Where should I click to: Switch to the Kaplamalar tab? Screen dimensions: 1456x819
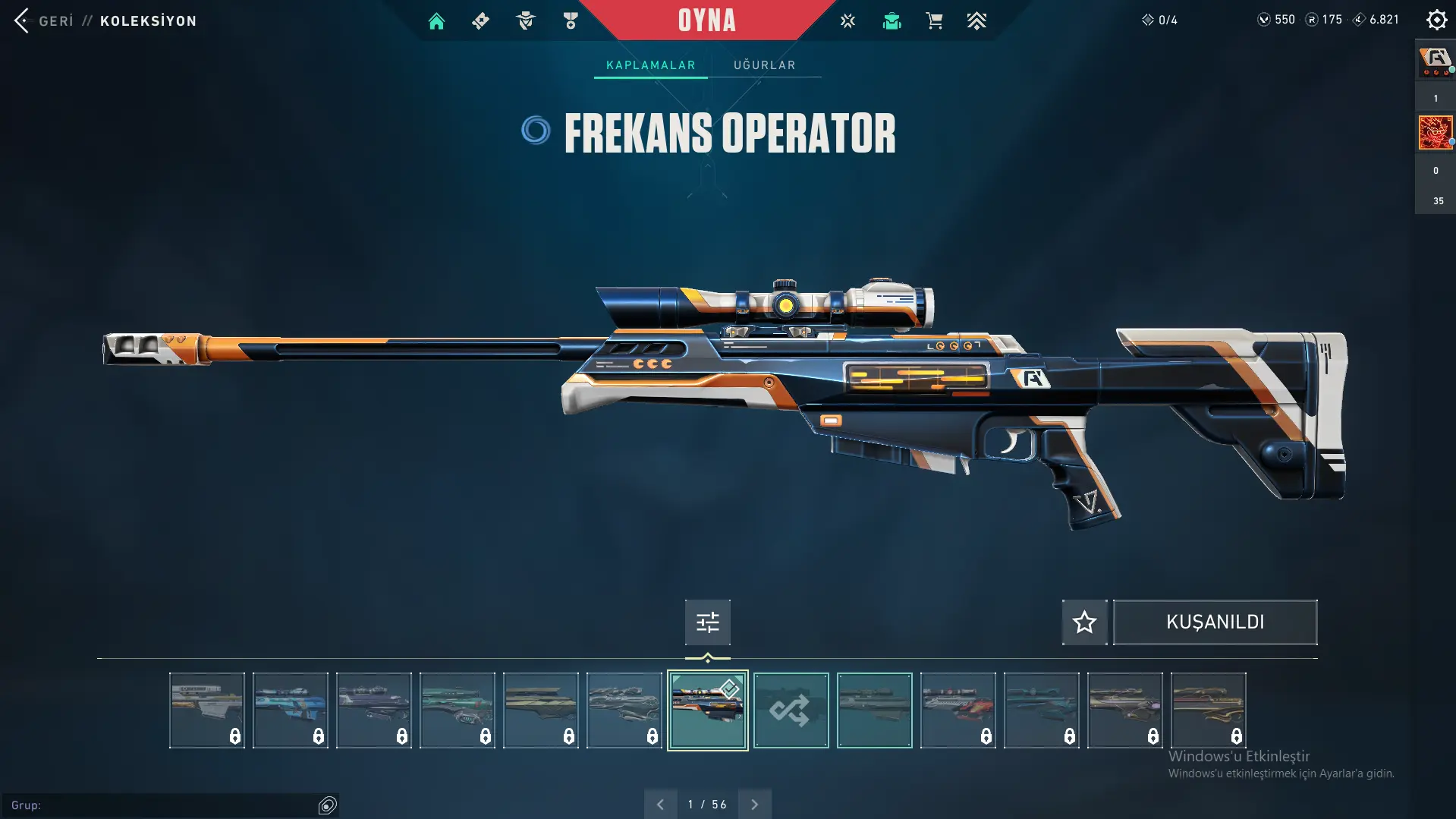click(x=650, y=65)
